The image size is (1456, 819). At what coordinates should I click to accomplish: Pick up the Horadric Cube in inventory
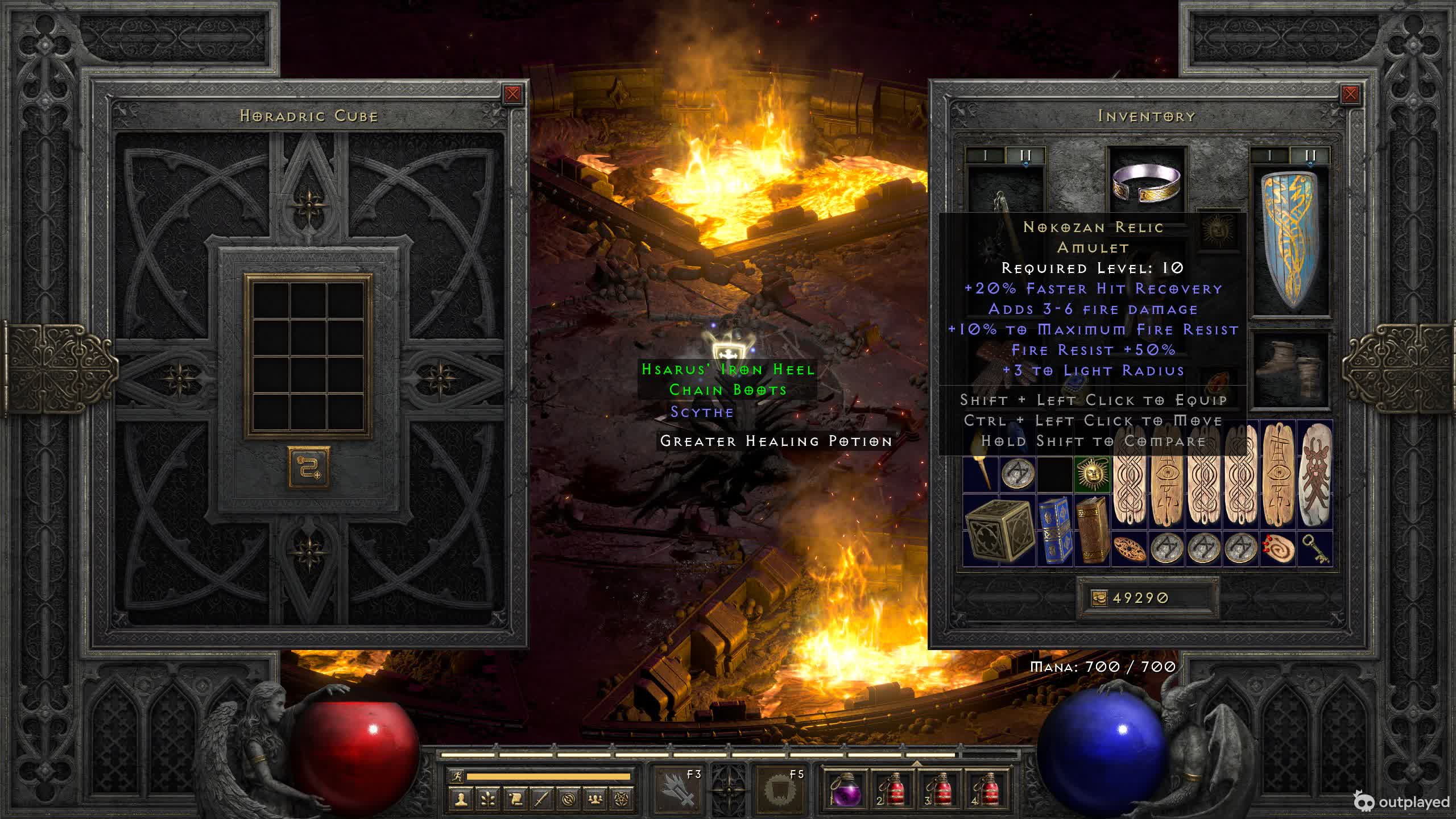click(999, 530)
